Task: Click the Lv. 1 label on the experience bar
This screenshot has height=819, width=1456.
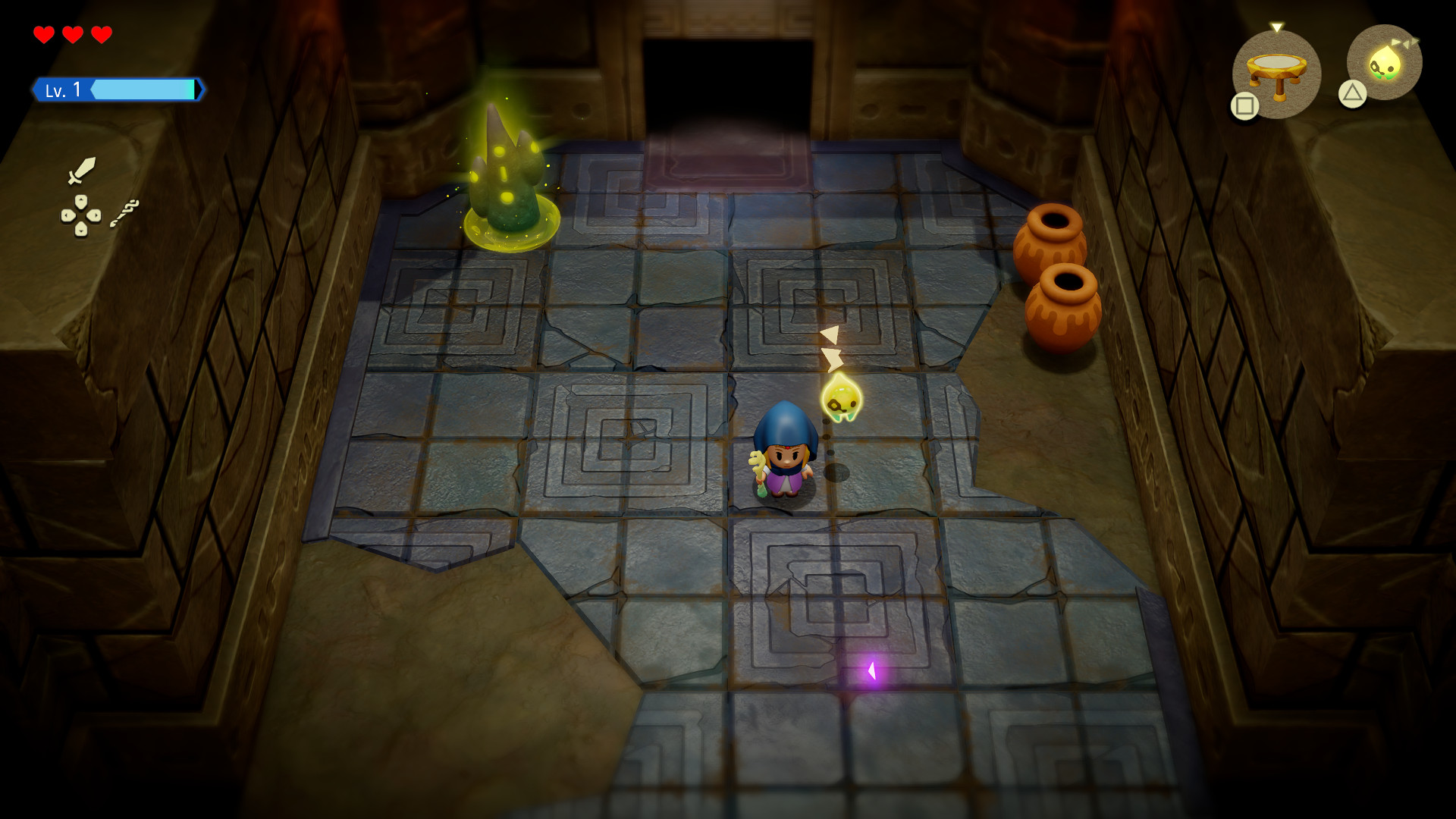Action: (61, 89)
